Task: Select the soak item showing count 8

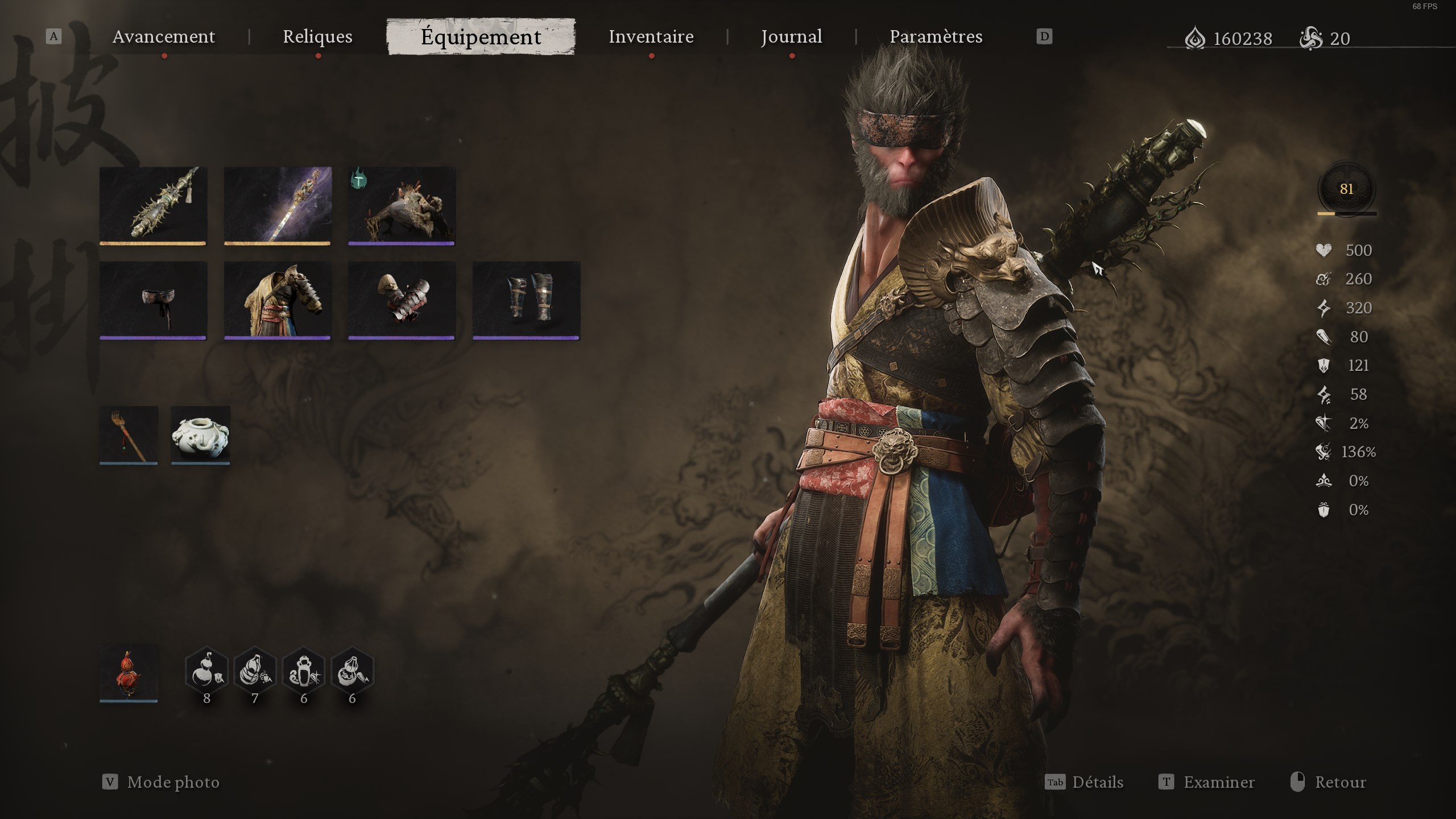Action: pyautogui.click(x=207, y=670)
